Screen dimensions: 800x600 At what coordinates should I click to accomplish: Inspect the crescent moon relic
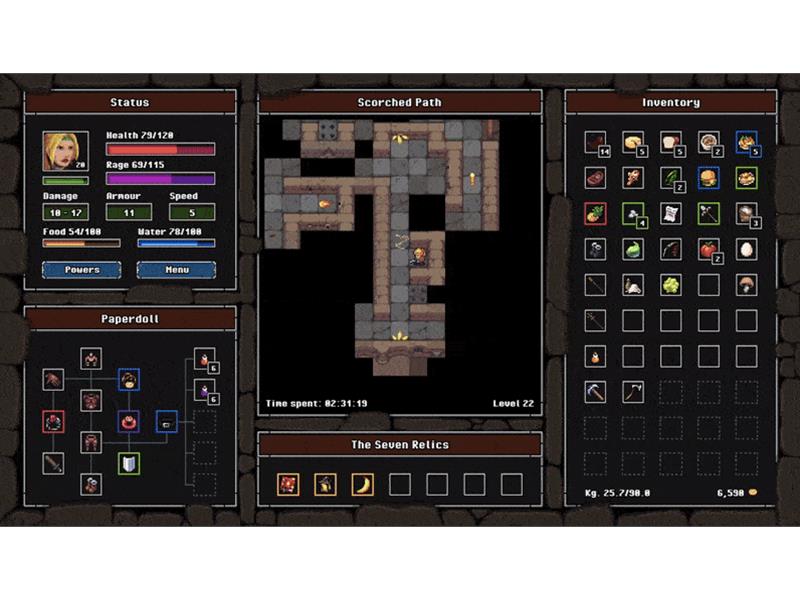(x=362, y=485)
